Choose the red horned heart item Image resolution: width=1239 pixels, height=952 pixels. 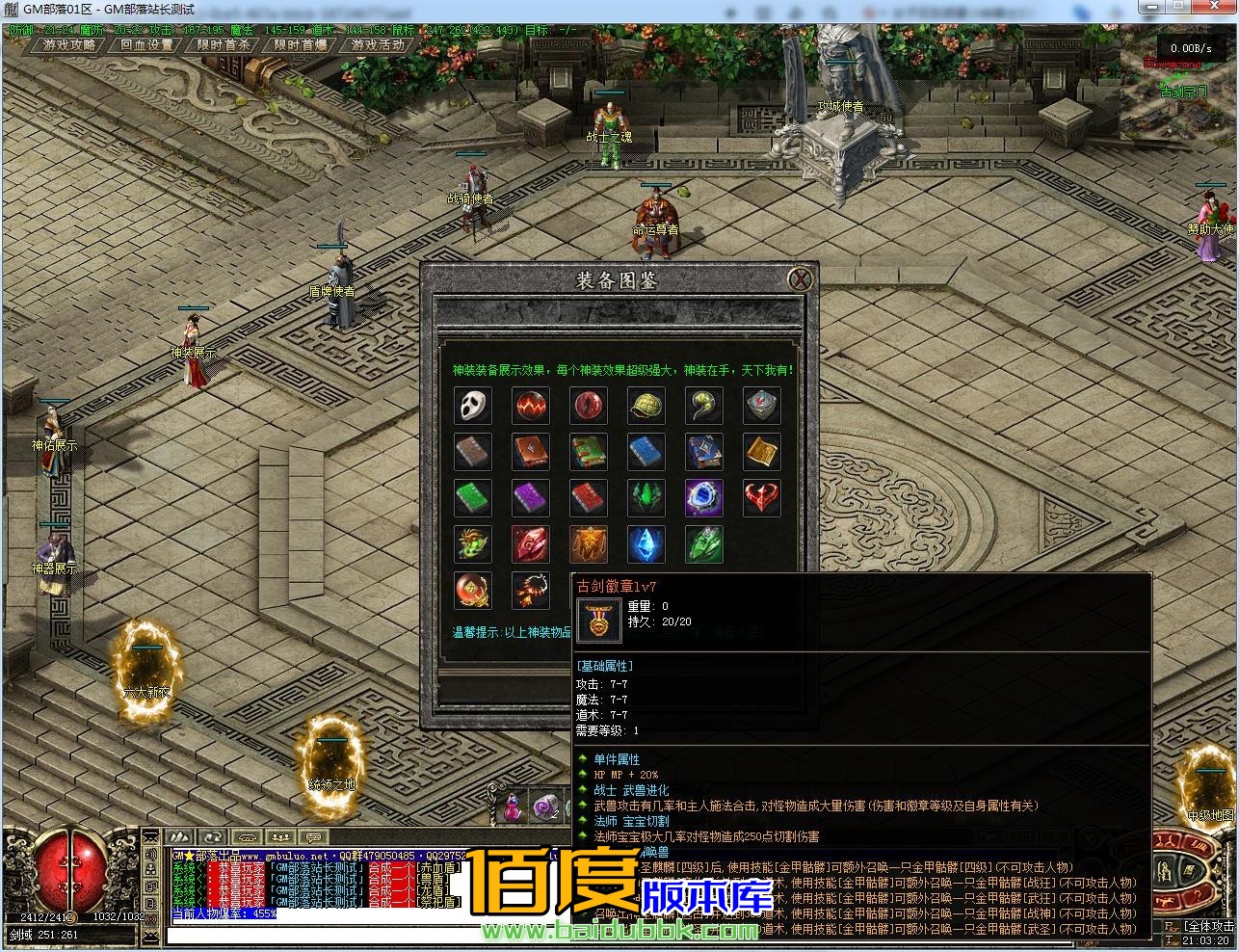[761, 498]
